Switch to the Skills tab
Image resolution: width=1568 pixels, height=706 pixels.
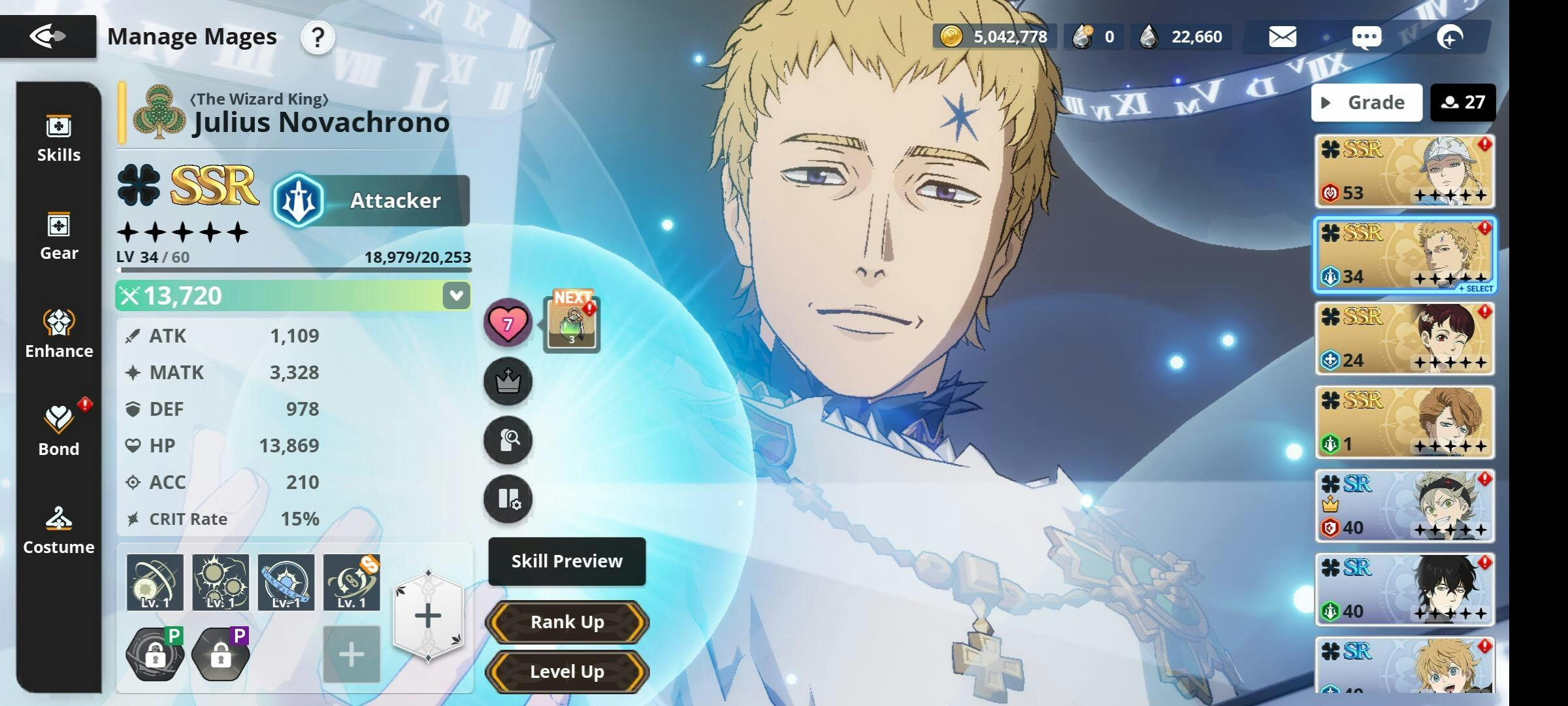59,139
